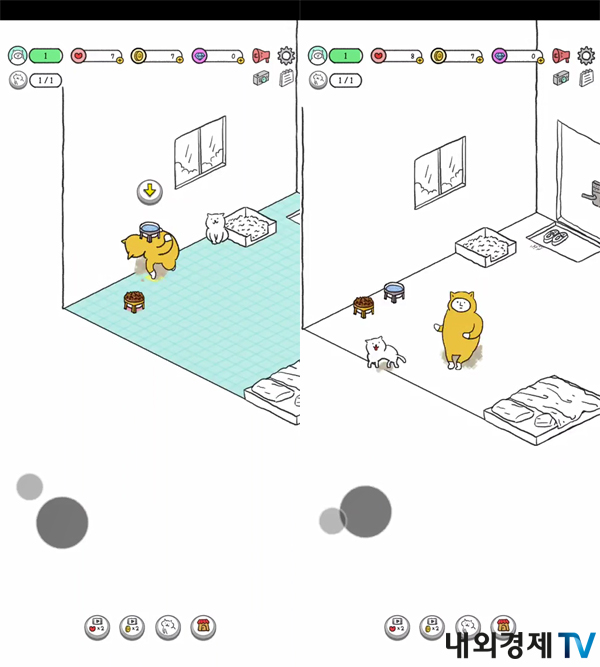Add gems with the plus in the right screenshot
Viewport: 600px width, 667px height.
point(541,60)
